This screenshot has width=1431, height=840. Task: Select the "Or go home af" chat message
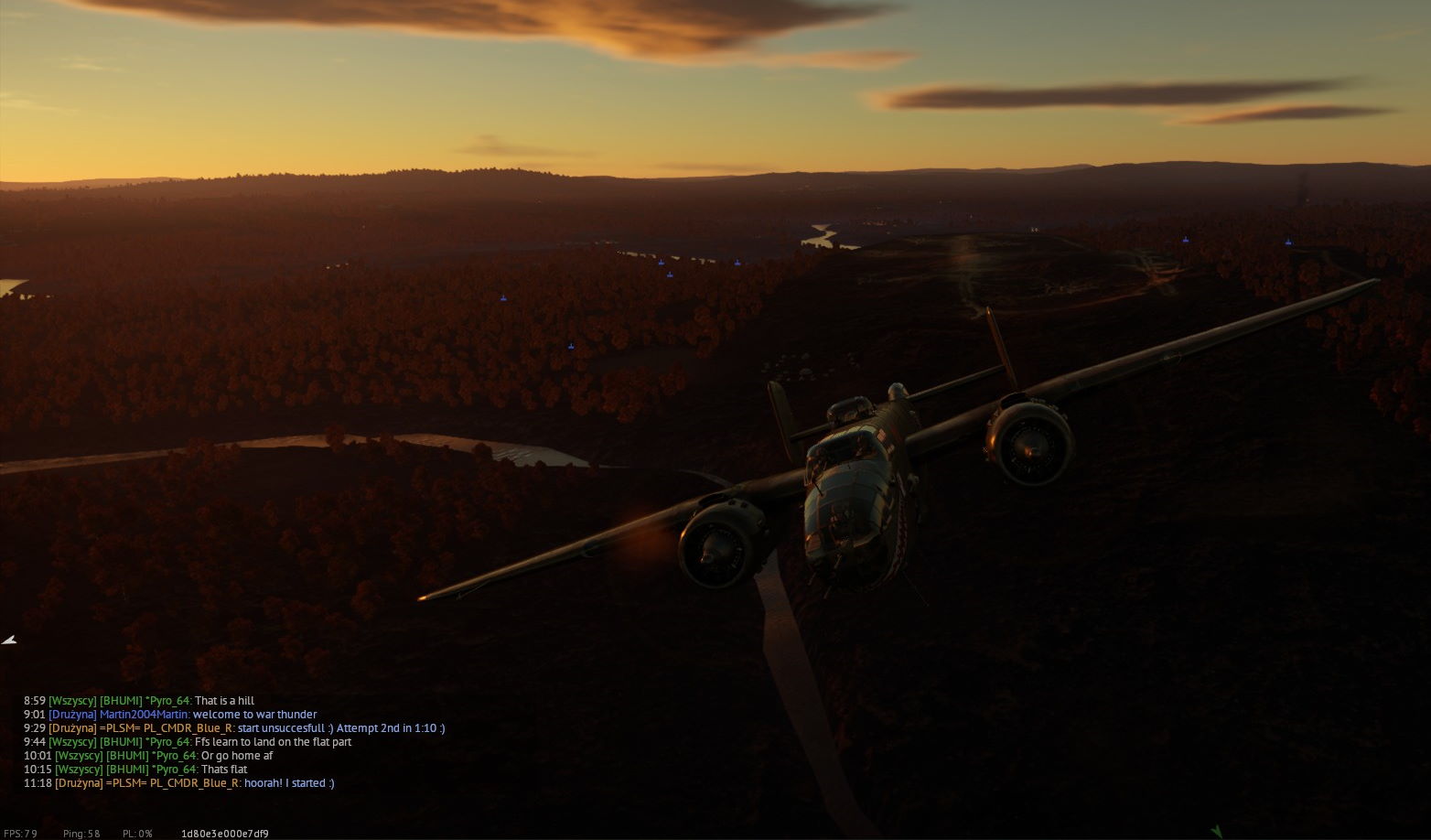pos(237,756)
